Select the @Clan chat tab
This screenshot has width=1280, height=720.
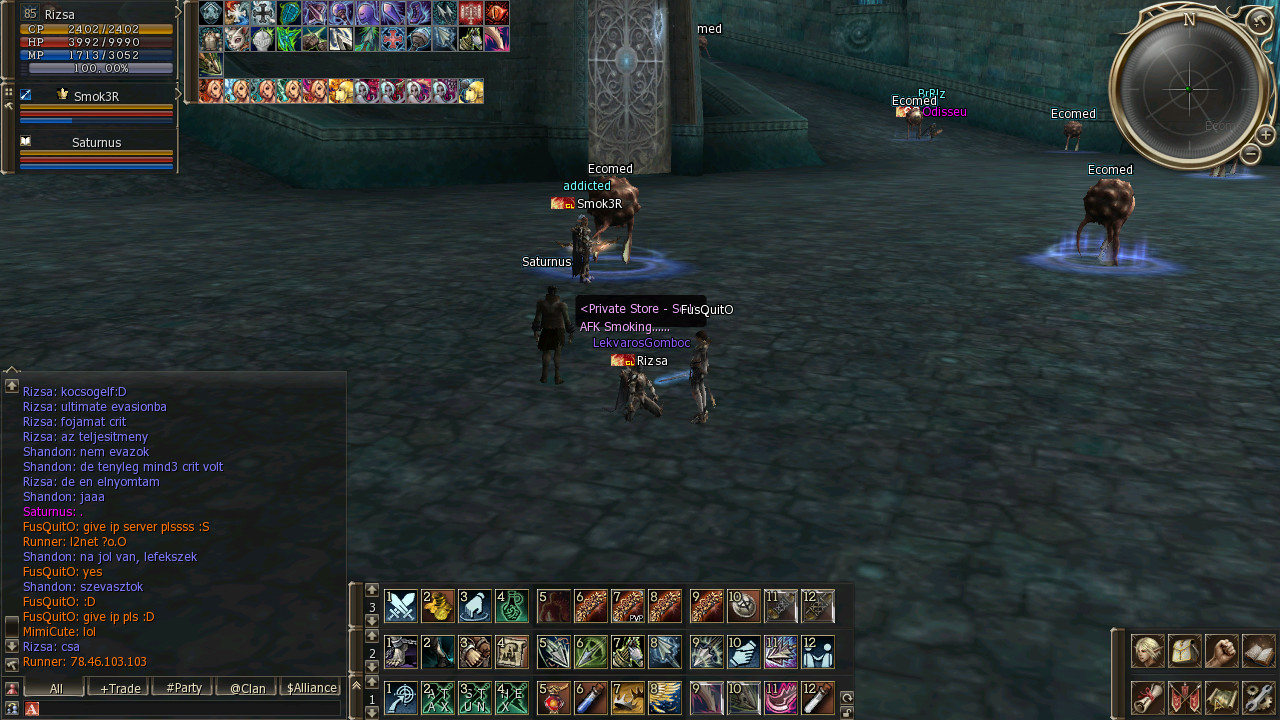coord(247,688)
